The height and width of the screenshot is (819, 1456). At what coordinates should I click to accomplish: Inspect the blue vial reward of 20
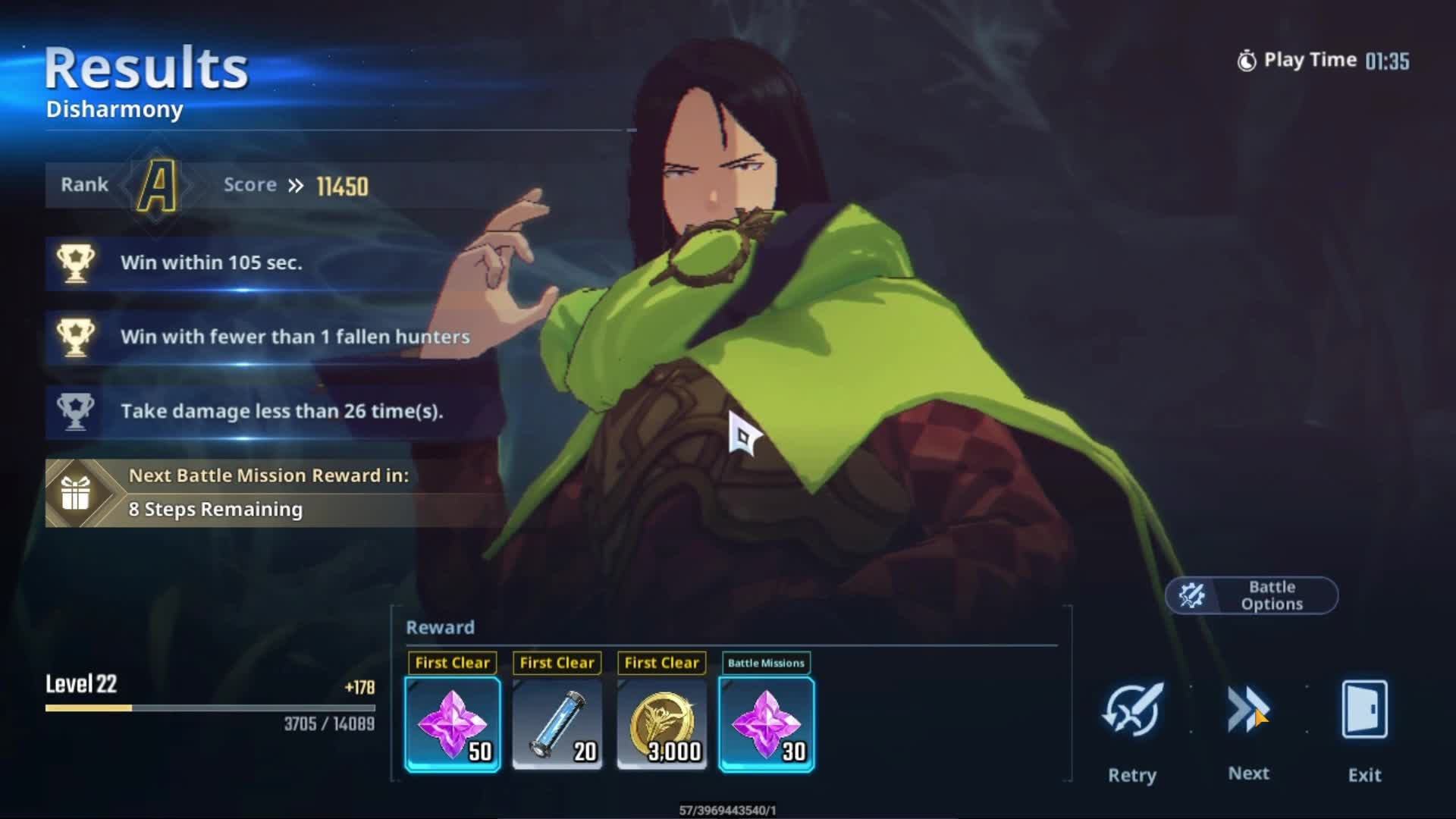557,724
